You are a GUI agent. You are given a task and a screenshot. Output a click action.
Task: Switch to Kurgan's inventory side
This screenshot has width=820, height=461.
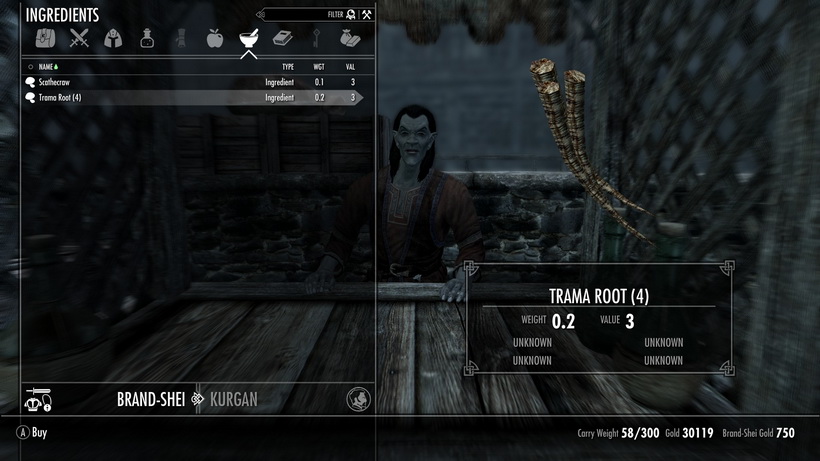tap(233, 400)
